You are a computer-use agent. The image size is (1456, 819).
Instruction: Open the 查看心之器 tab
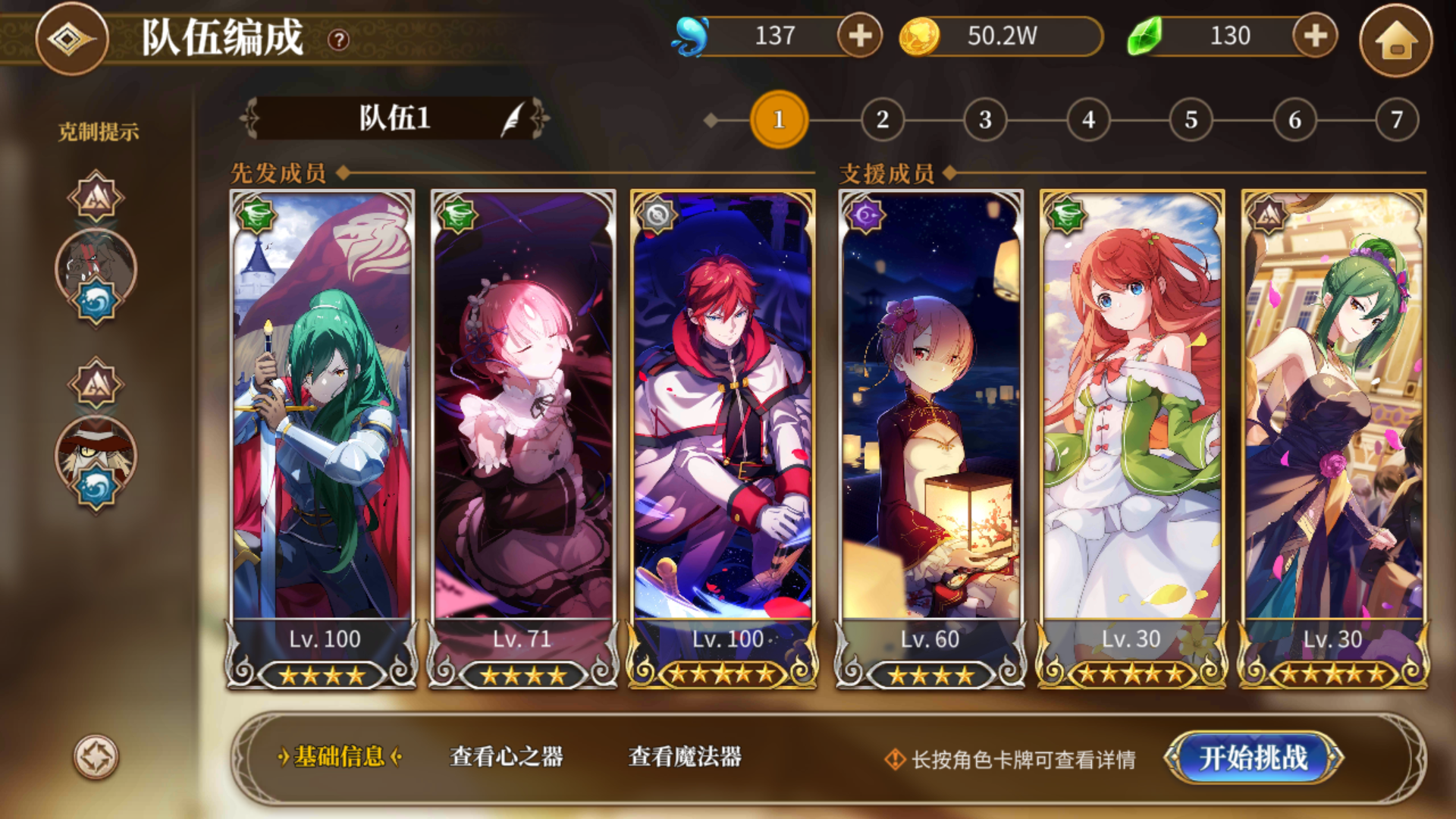(507, 757)
